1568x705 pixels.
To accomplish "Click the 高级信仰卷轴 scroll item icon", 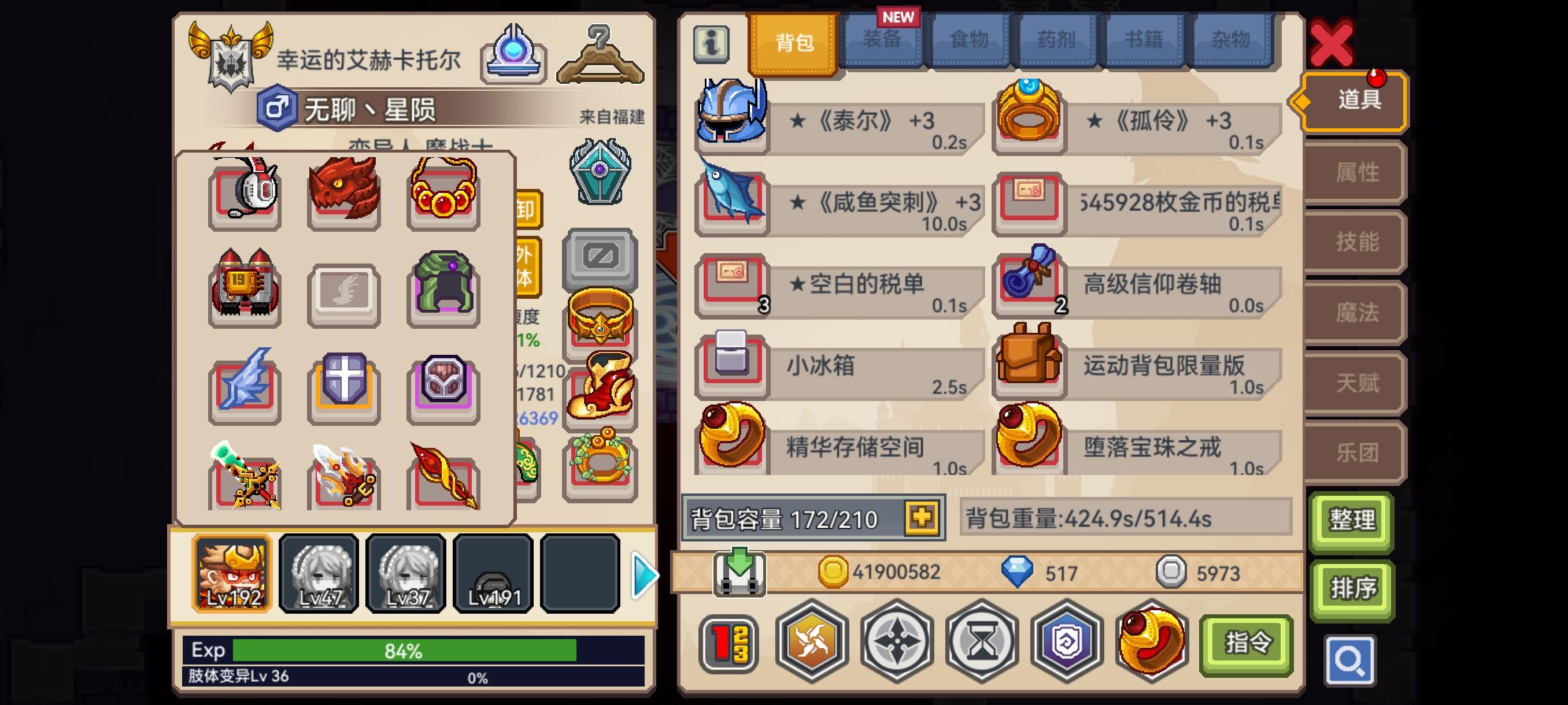I will 1029,282.
